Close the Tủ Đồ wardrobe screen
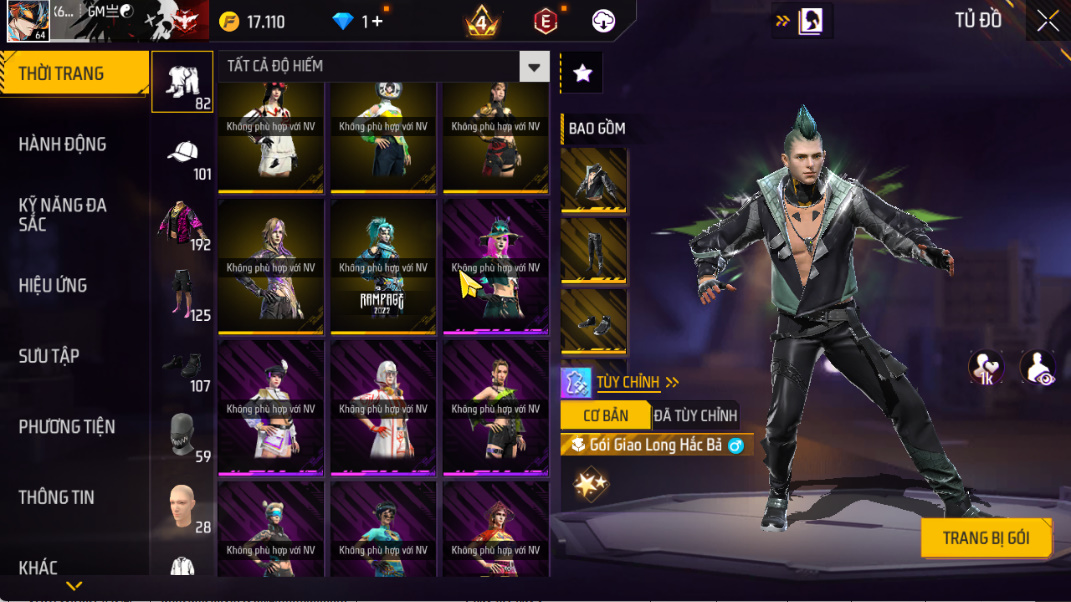This screenshot has height=602, width=1071. tap(1047, 21)
